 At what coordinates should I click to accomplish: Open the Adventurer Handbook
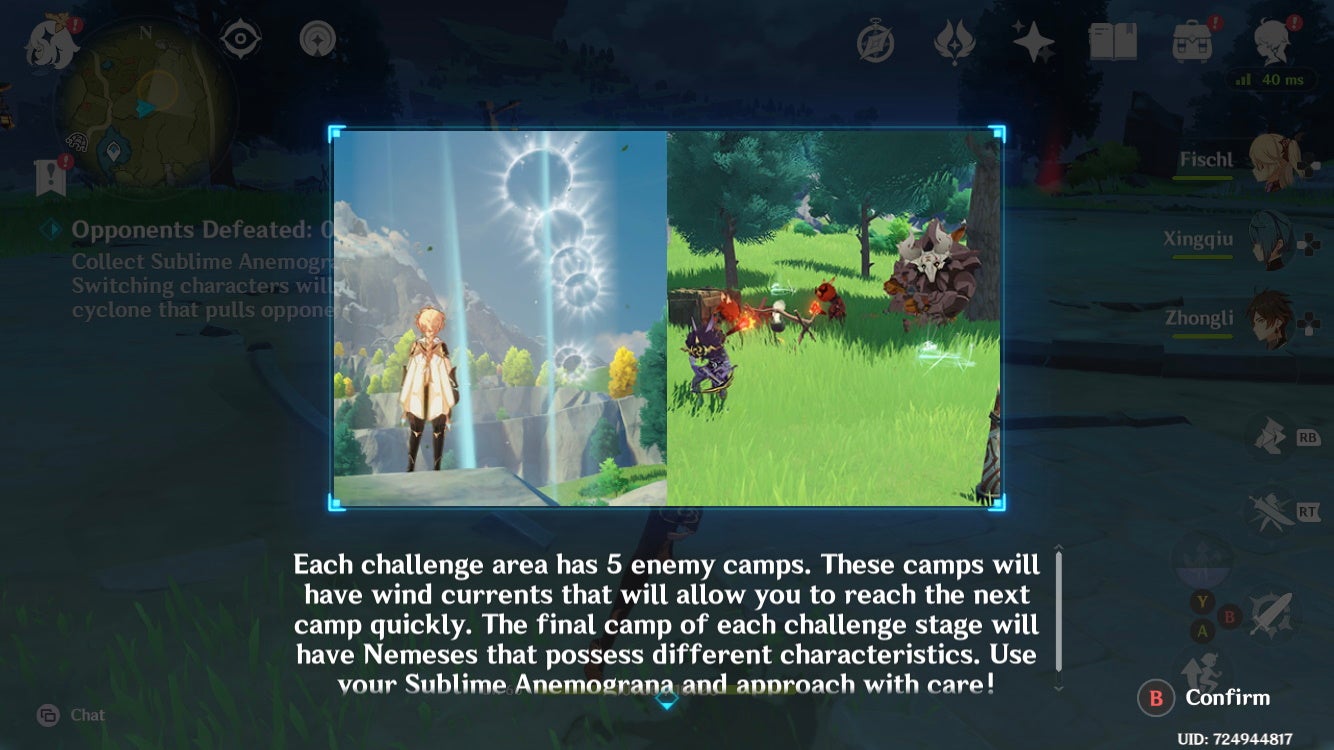point(1113,40)
